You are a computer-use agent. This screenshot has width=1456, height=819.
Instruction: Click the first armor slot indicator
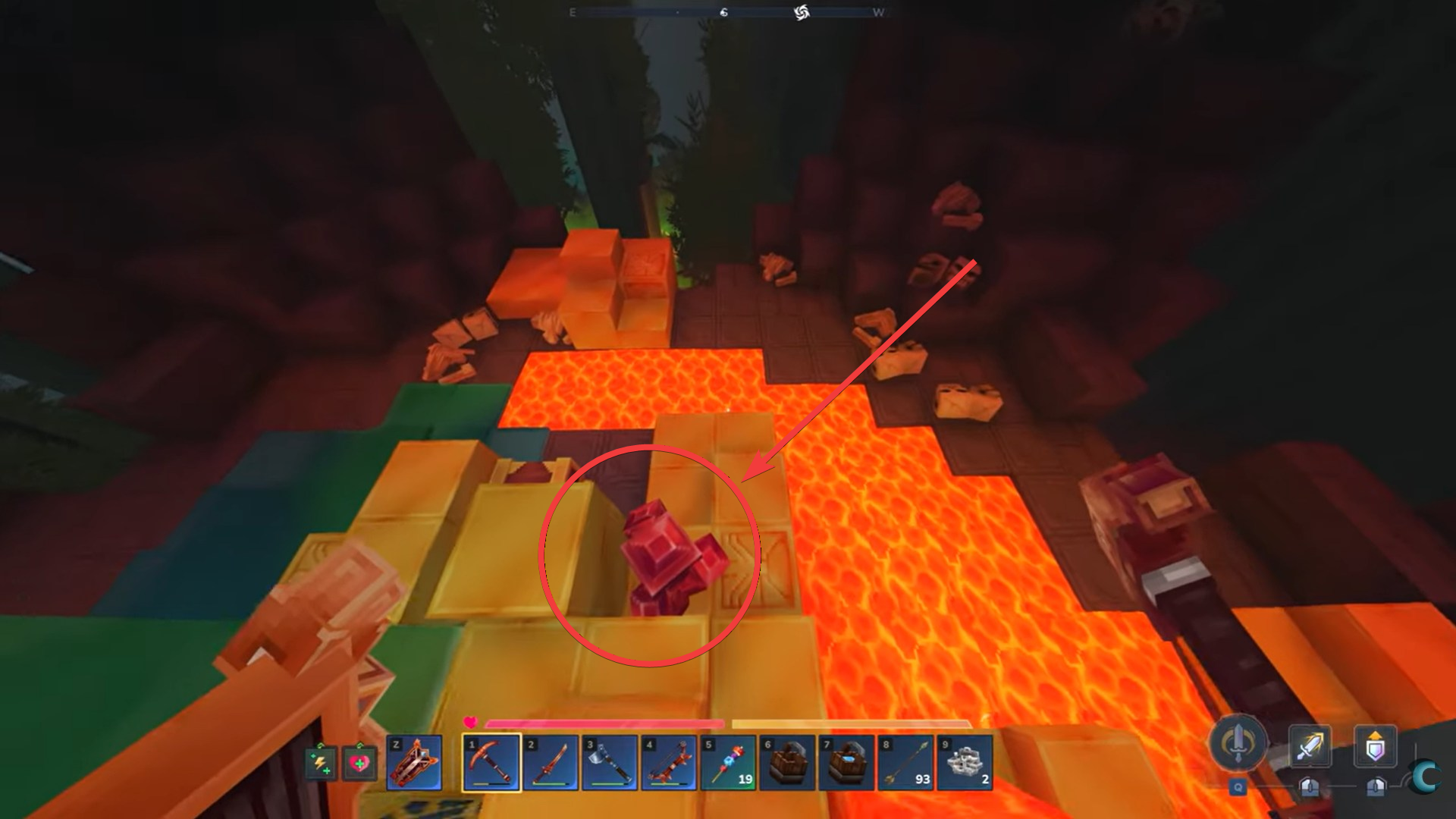pyautogui.click(x=1310, y=786)
